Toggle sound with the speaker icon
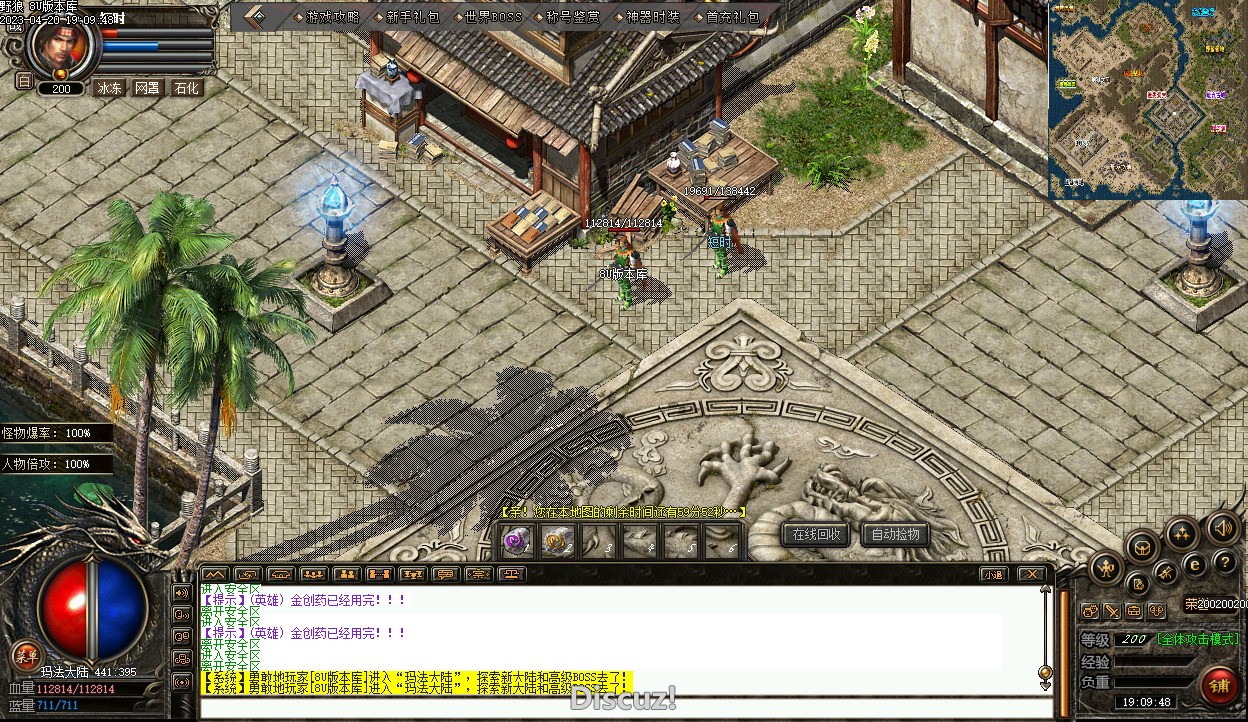Image resolution: width=1248 pixels, height=722 pixels. (1222, 527)
